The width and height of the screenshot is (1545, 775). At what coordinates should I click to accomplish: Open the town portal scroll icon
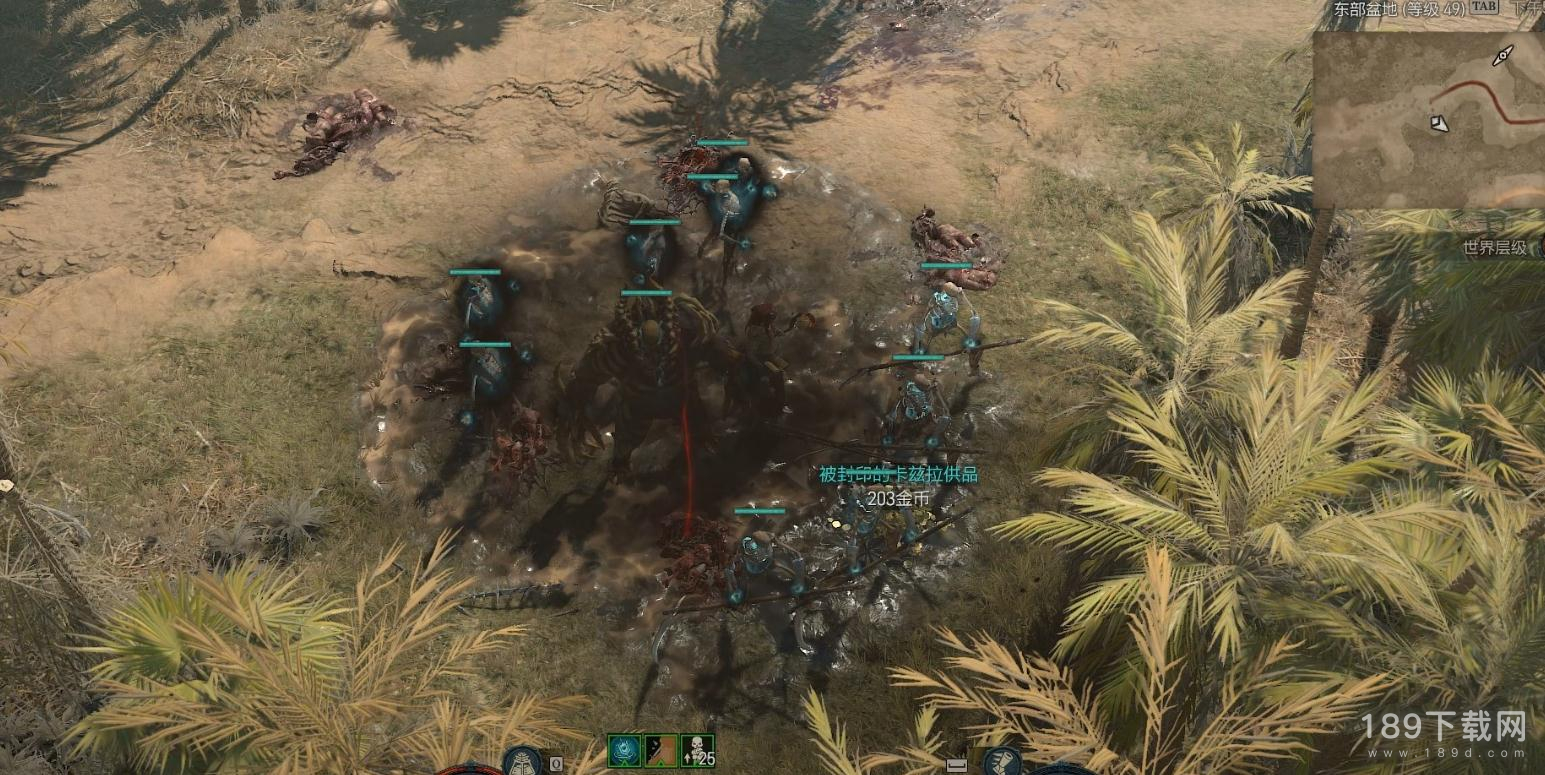point(1001,761)
